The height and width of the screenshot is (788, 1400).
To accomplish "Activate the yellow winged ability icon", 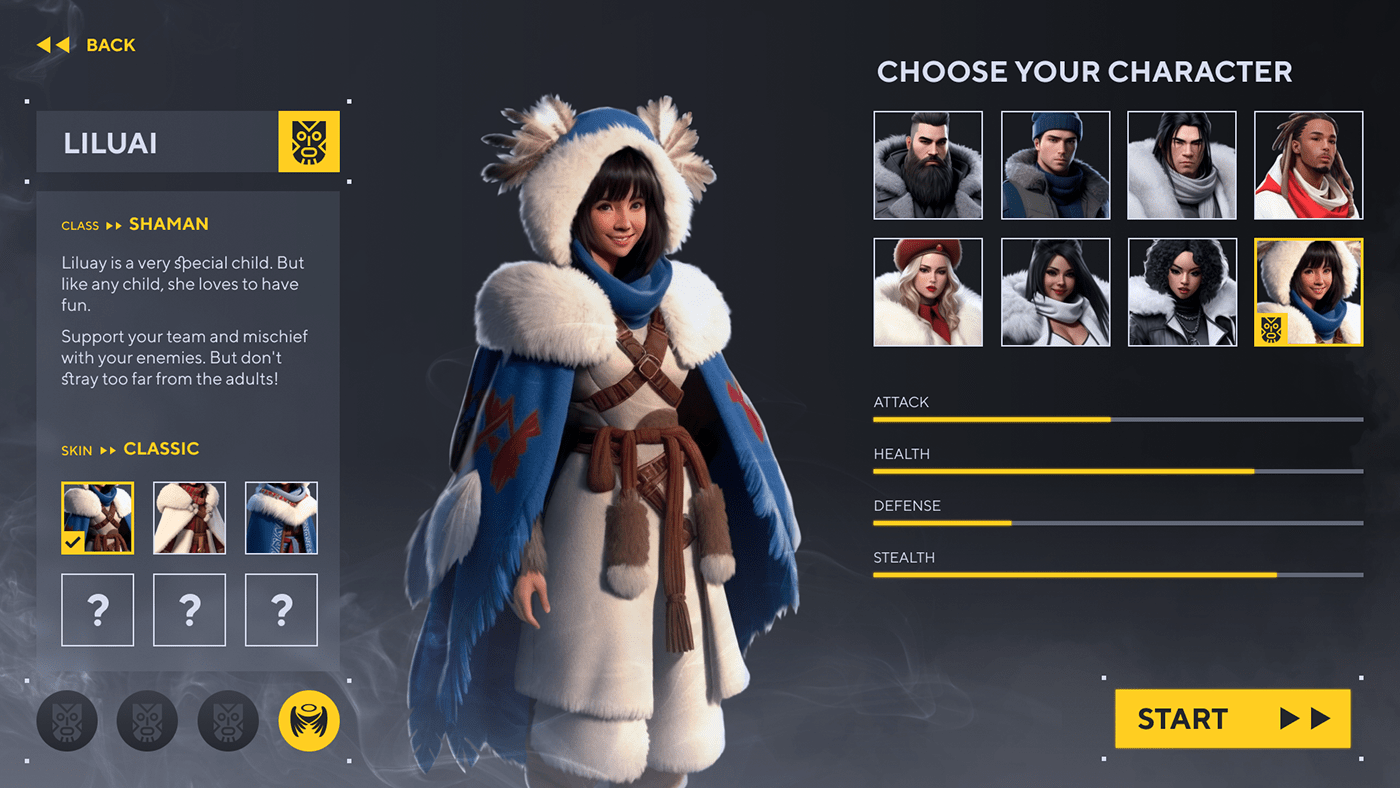I will (x=309, y=720).
